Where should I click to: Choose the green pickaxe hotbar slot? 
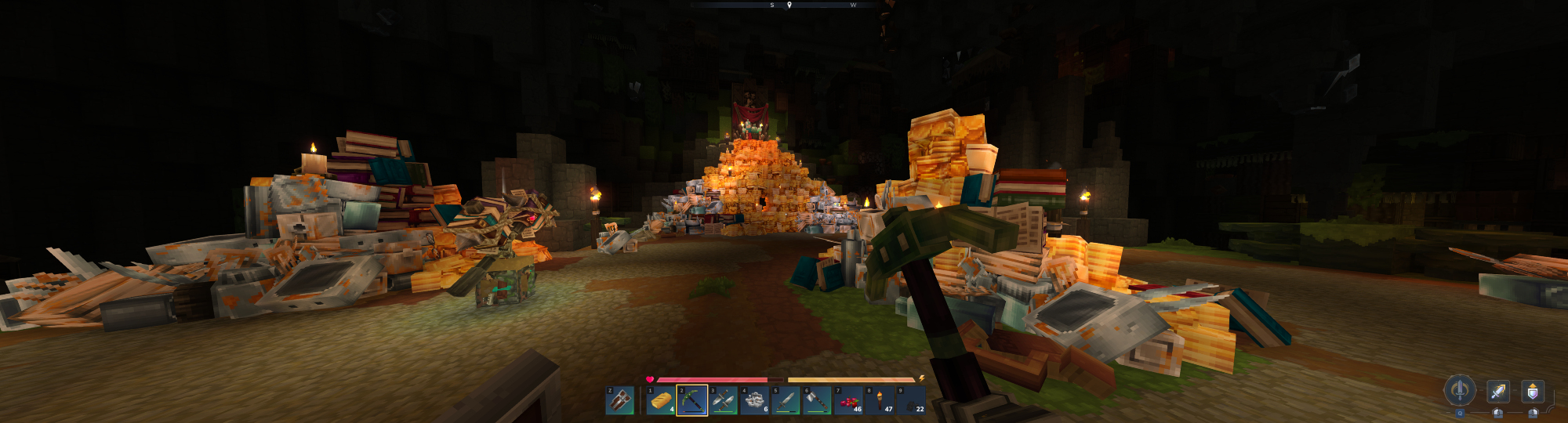pyautogui.click(x=692, y=400)
